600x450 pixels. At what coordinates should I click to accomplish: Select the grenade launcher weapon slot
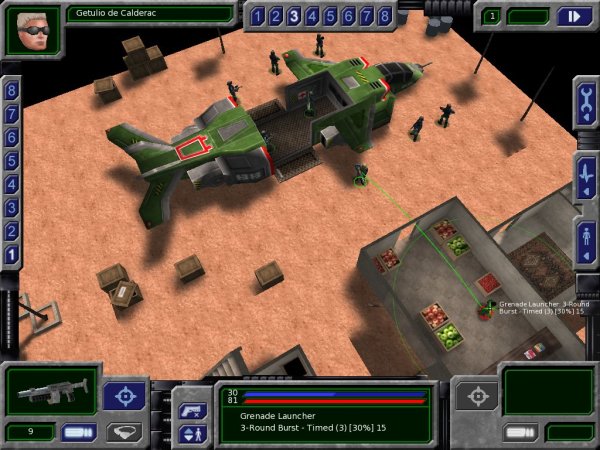pos(52,390)
